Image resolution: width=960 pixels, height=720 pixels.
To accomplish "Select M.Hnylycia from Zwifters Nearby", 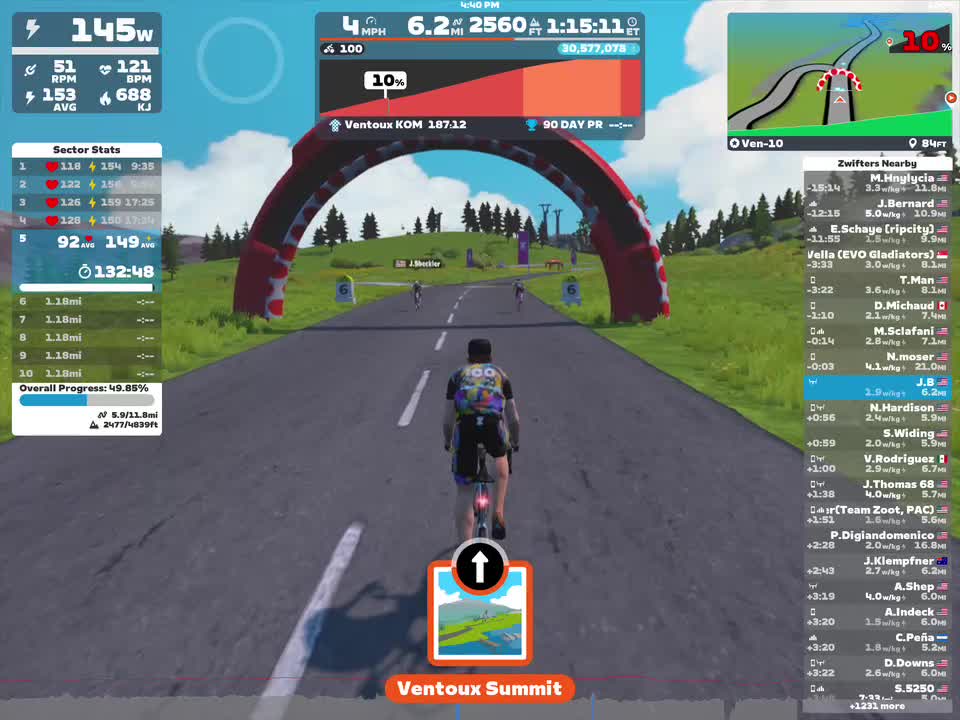I will tap(877, 183).
